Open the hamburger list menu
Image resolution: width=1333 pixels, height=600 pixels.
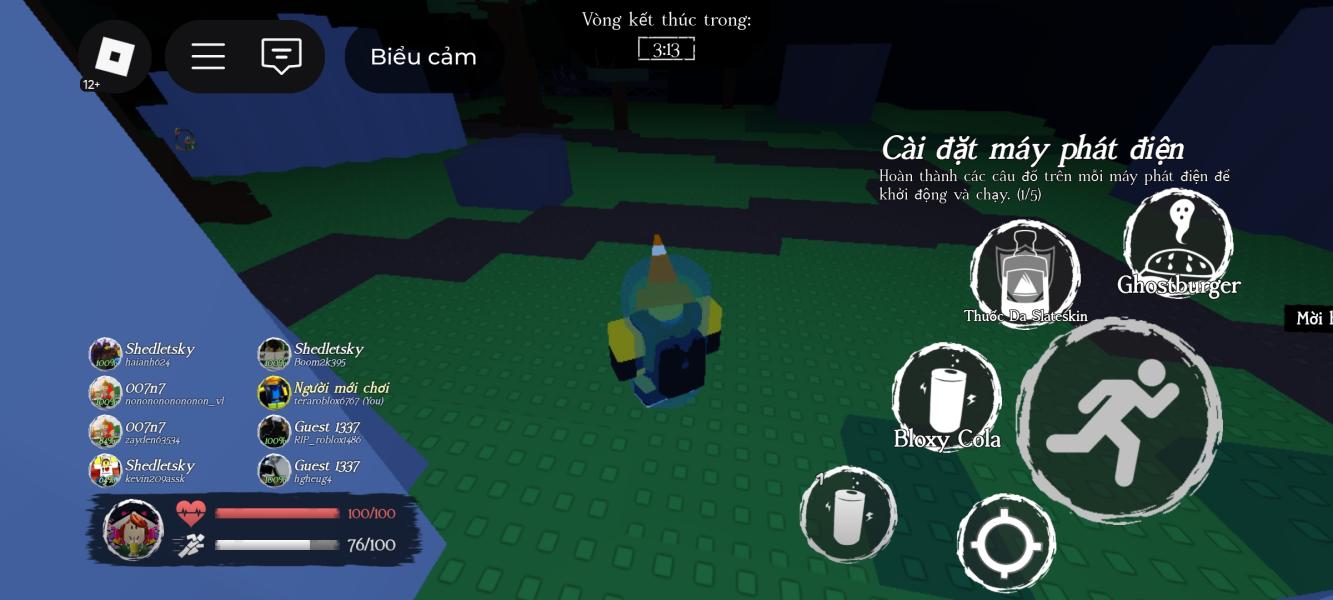208,57
